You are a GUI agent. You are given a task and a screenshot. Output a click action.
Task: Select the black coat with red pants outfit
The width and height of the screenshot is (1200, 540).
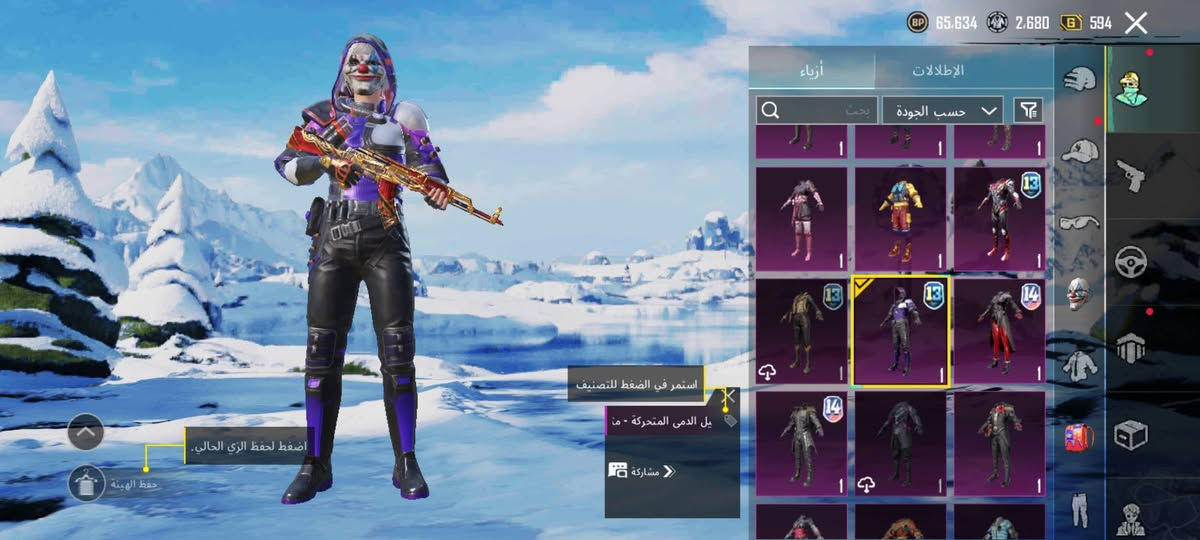999,331
